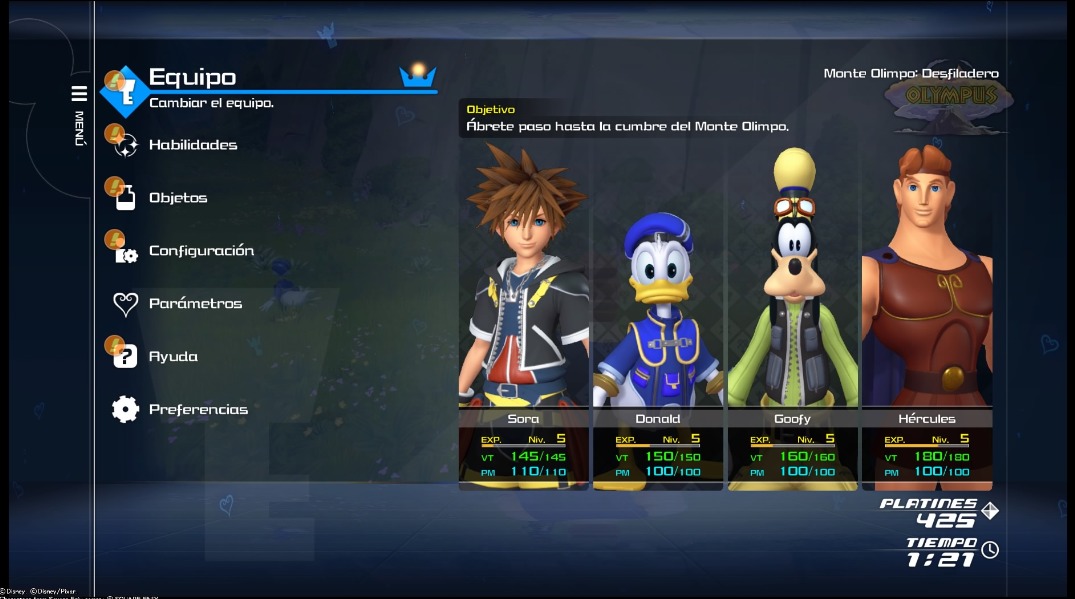The height and width of the screenshot is (599, 1075).
Task: Select the Ayuda help entry
Action: coord(173,357)
